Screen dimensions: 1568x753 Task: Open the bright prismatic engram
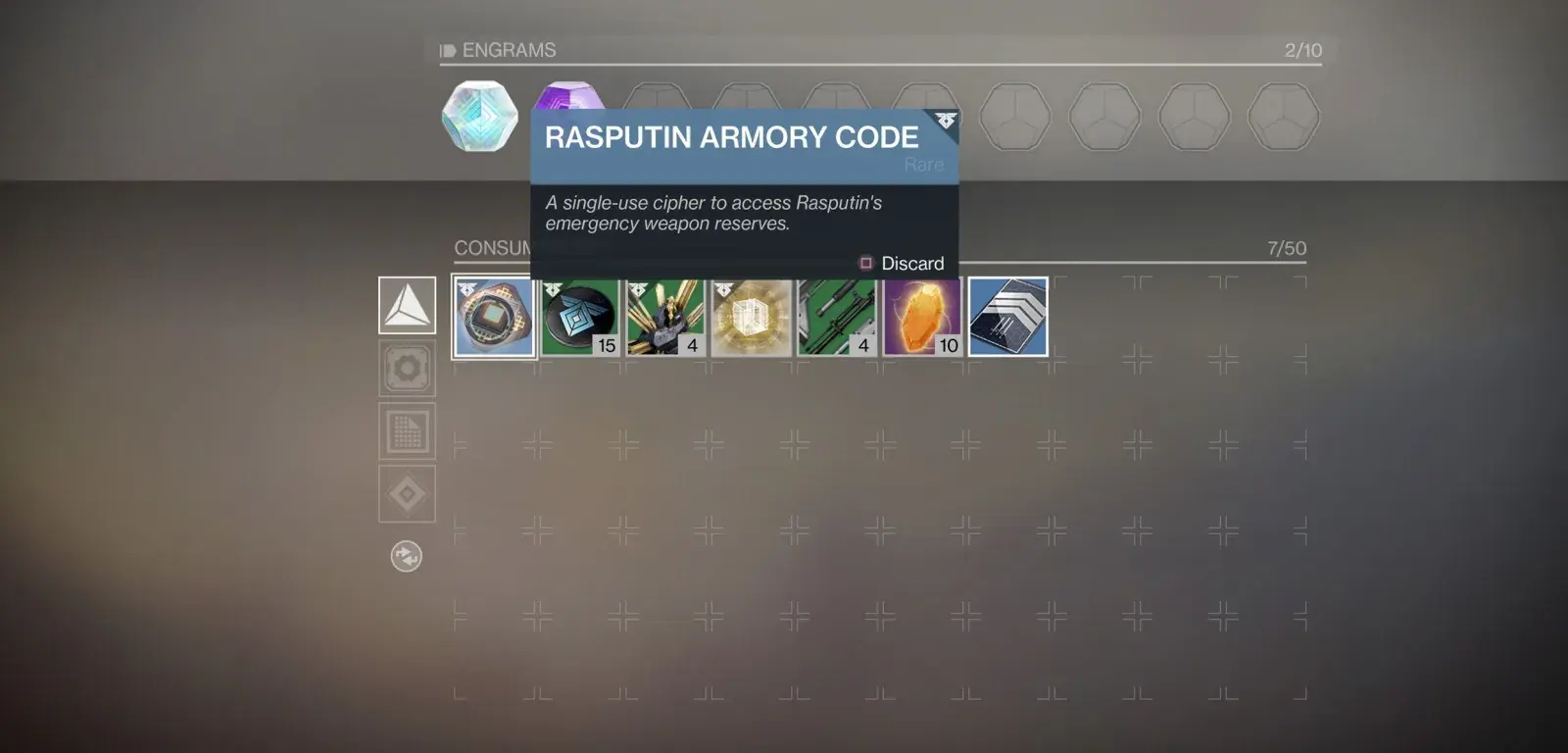[x=479, y=117]
